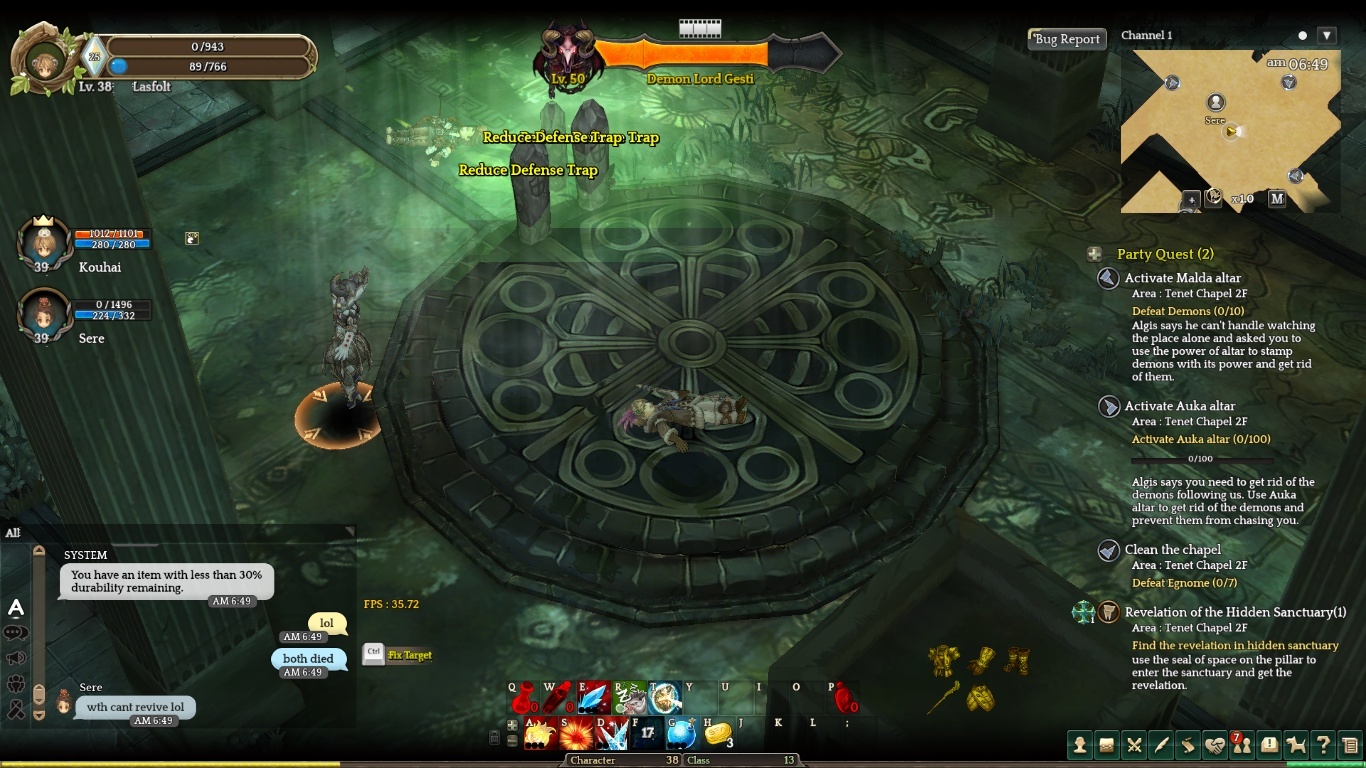Image resolution: width=1366 pixels, height=768 pixels.
Task: Open the channel dropdown arrow
Action: pyautogui.click(x=1327, y=36)
